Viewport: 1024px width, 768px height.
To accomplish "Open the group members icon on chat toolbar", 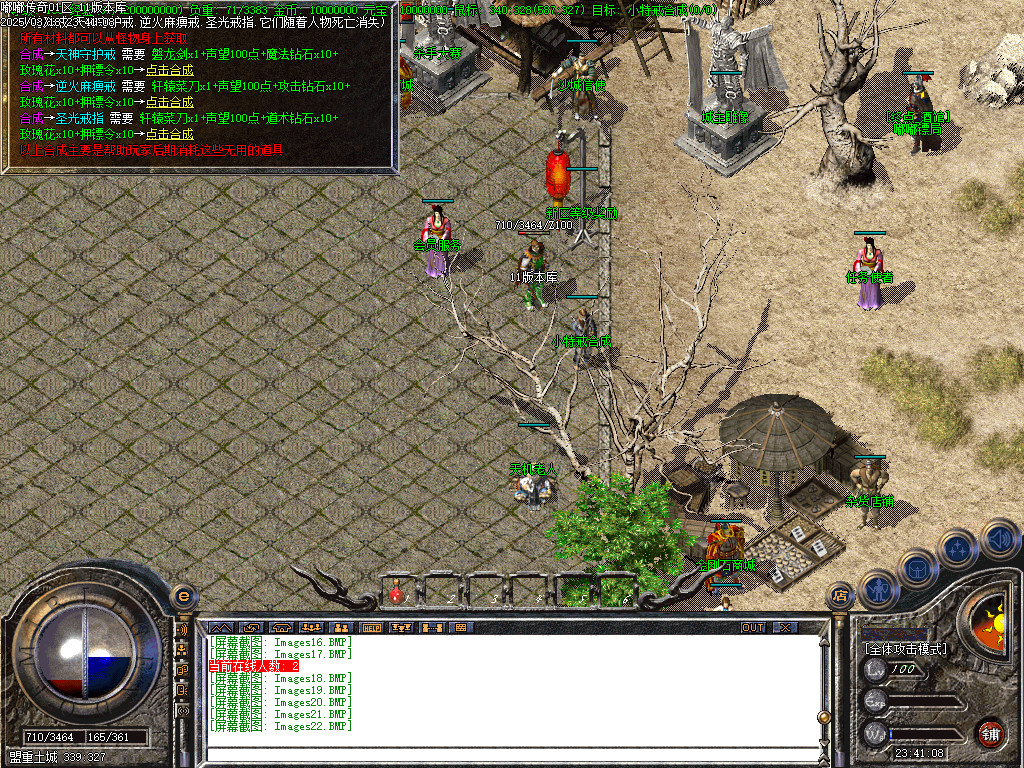I will [x=310, y=627].
